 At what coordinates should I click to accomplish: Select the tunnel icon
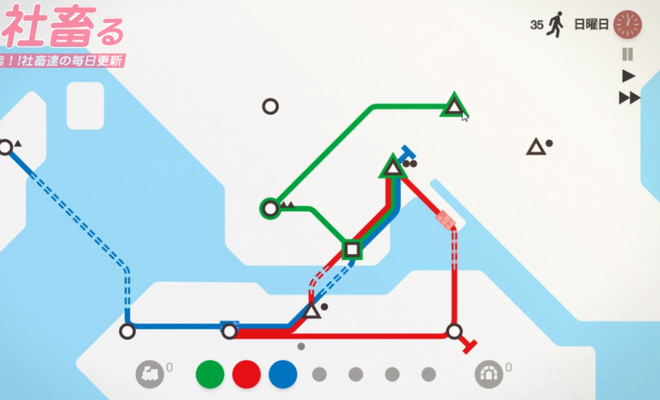click(488, 374)
